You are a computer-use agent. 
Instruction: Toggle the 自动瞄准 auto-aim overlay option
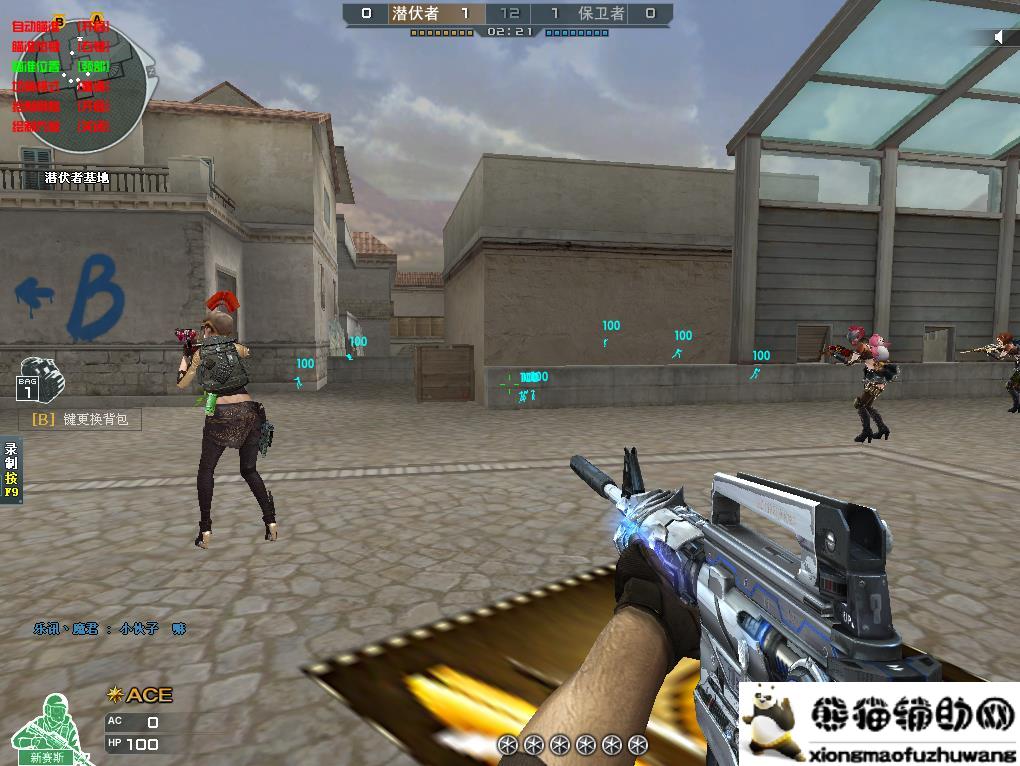[x=36, y=26]
